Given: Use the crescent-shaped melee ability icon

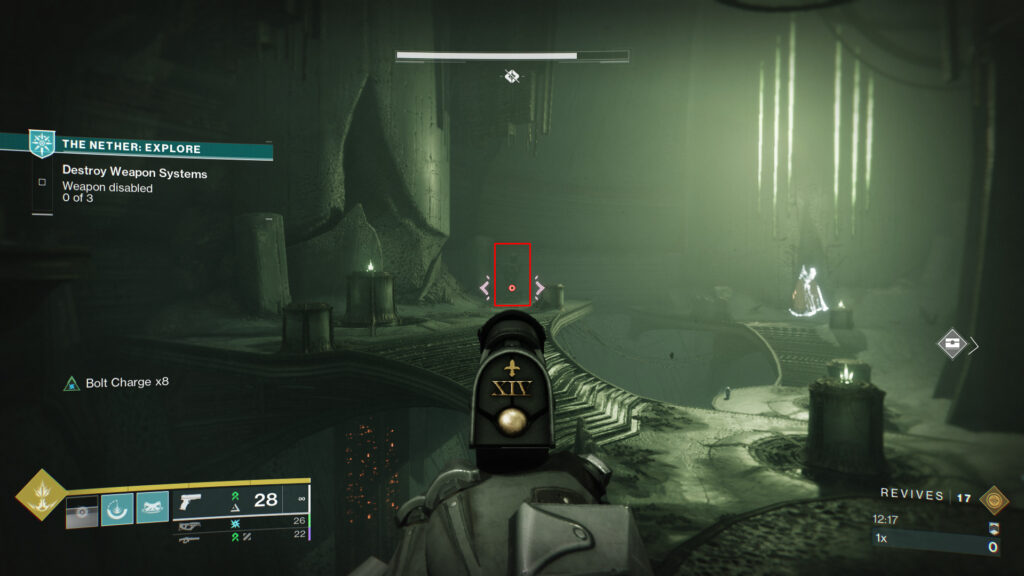Looking at the screenshot, I should (117, 510).
